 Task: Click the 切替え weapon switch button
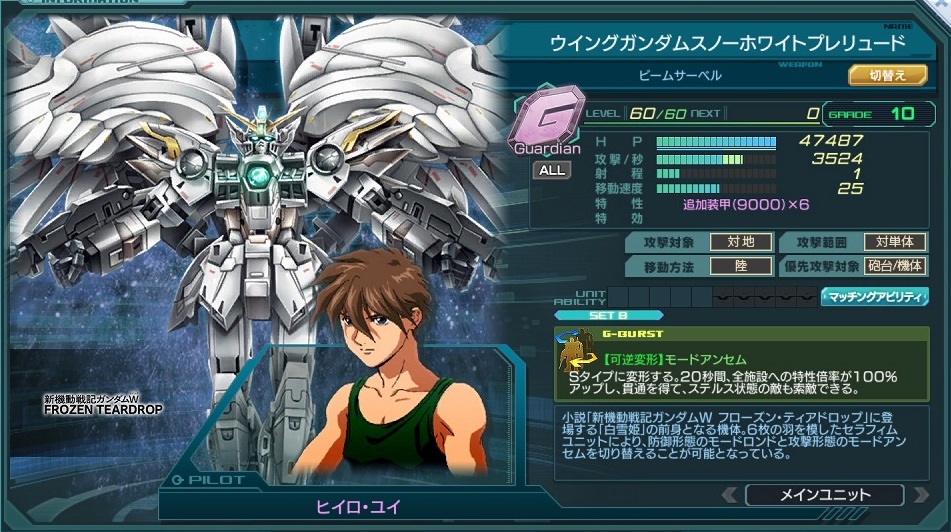[888, 75]
